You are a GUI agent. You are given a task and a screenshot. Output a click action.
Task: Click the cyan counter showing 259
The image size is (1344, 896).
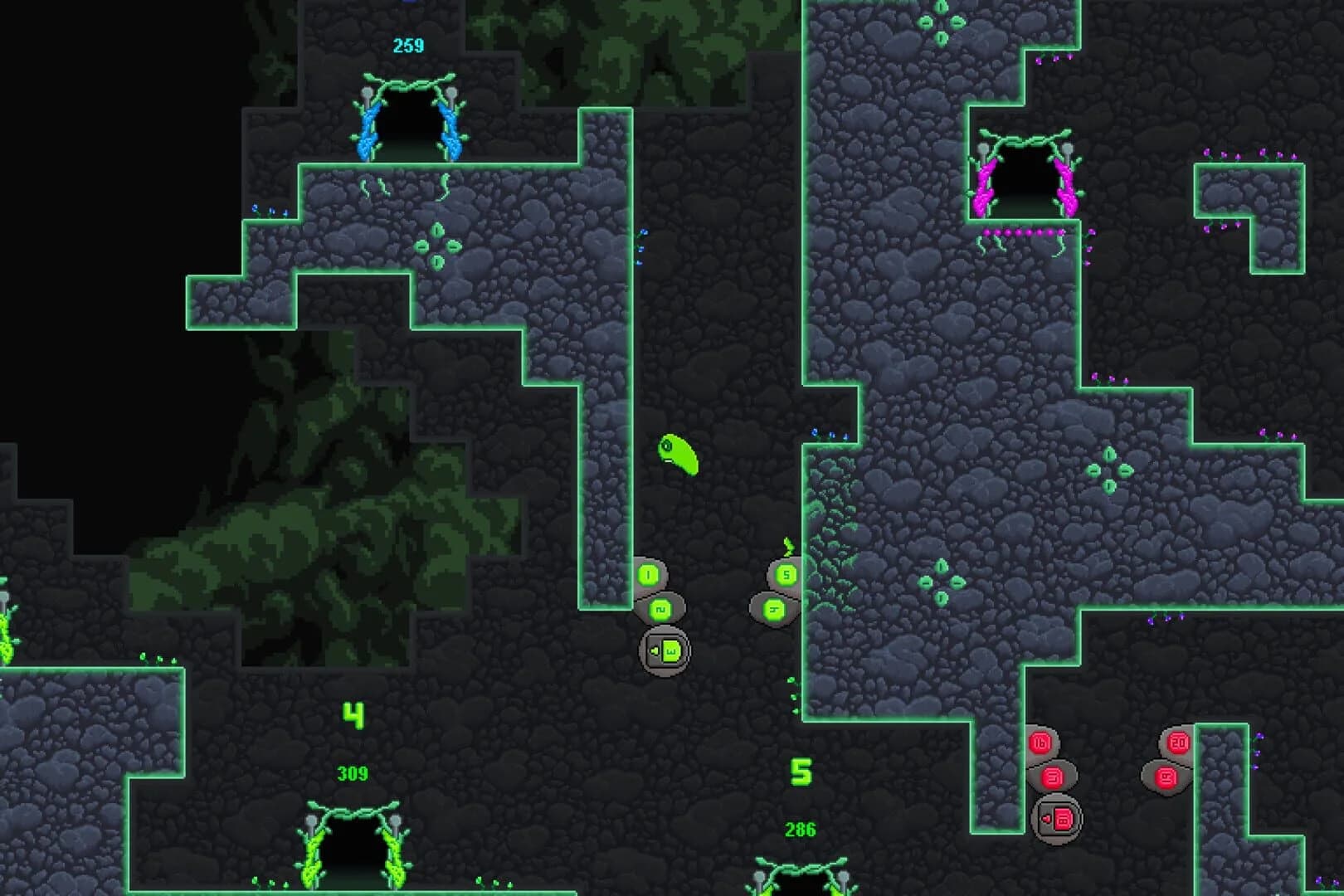tap(407, 45)
